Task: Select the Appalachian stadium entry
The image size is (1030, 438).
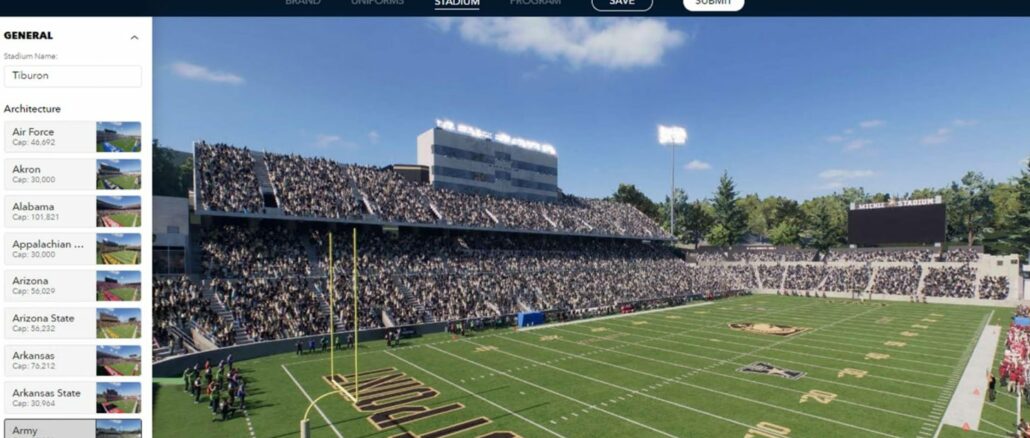Action: pyautogui.click(x=72, y=248)
